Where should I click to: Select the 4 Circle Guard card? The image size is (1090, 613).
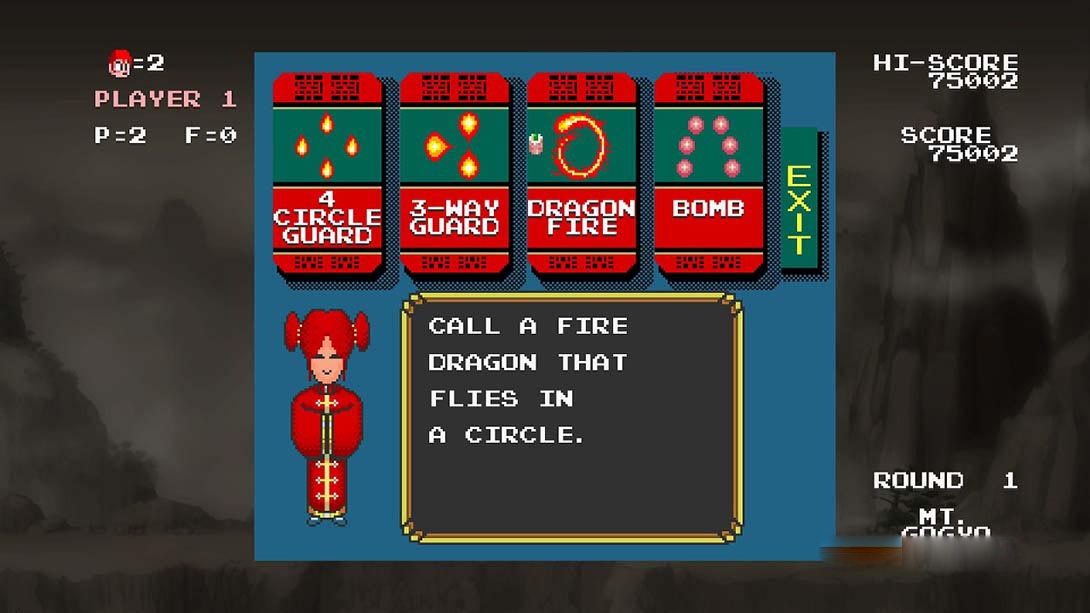(x=327, y=173)
